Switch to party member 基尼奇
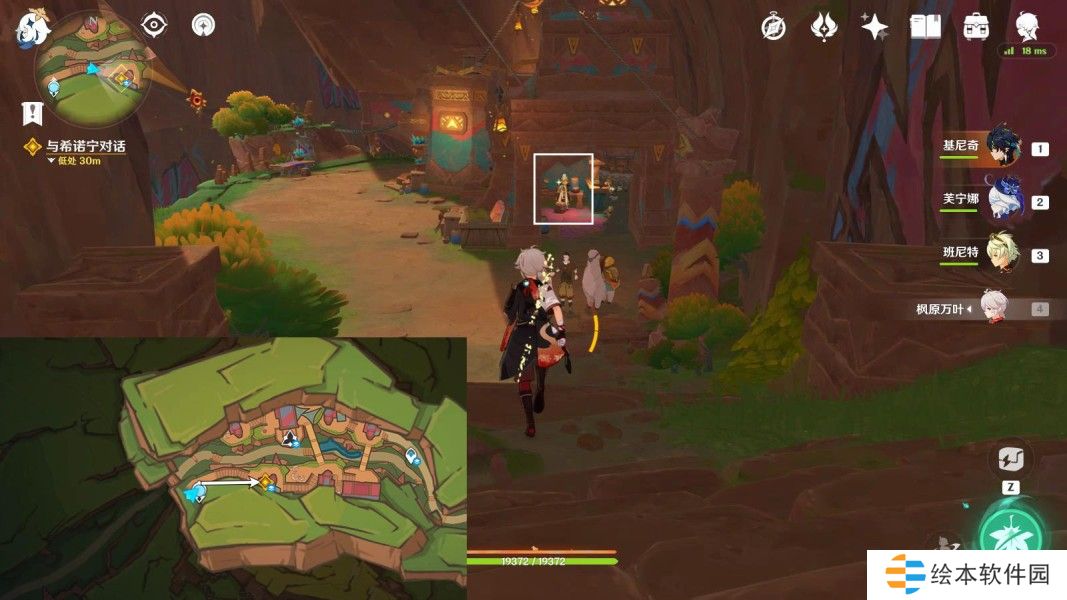The width and height of the screenshot is (1067, 600). 1003,148
